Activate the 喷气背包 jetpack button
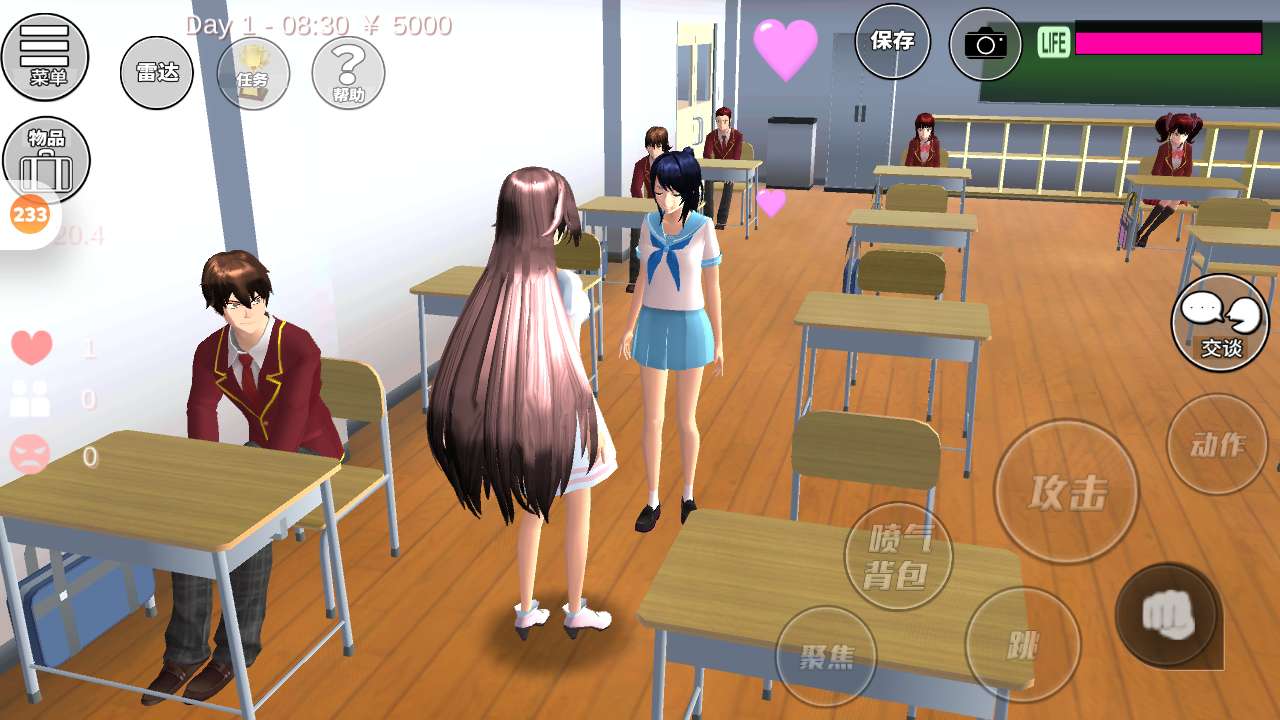The width and height of the screenshot is (1280, 720). click(898, 556)
